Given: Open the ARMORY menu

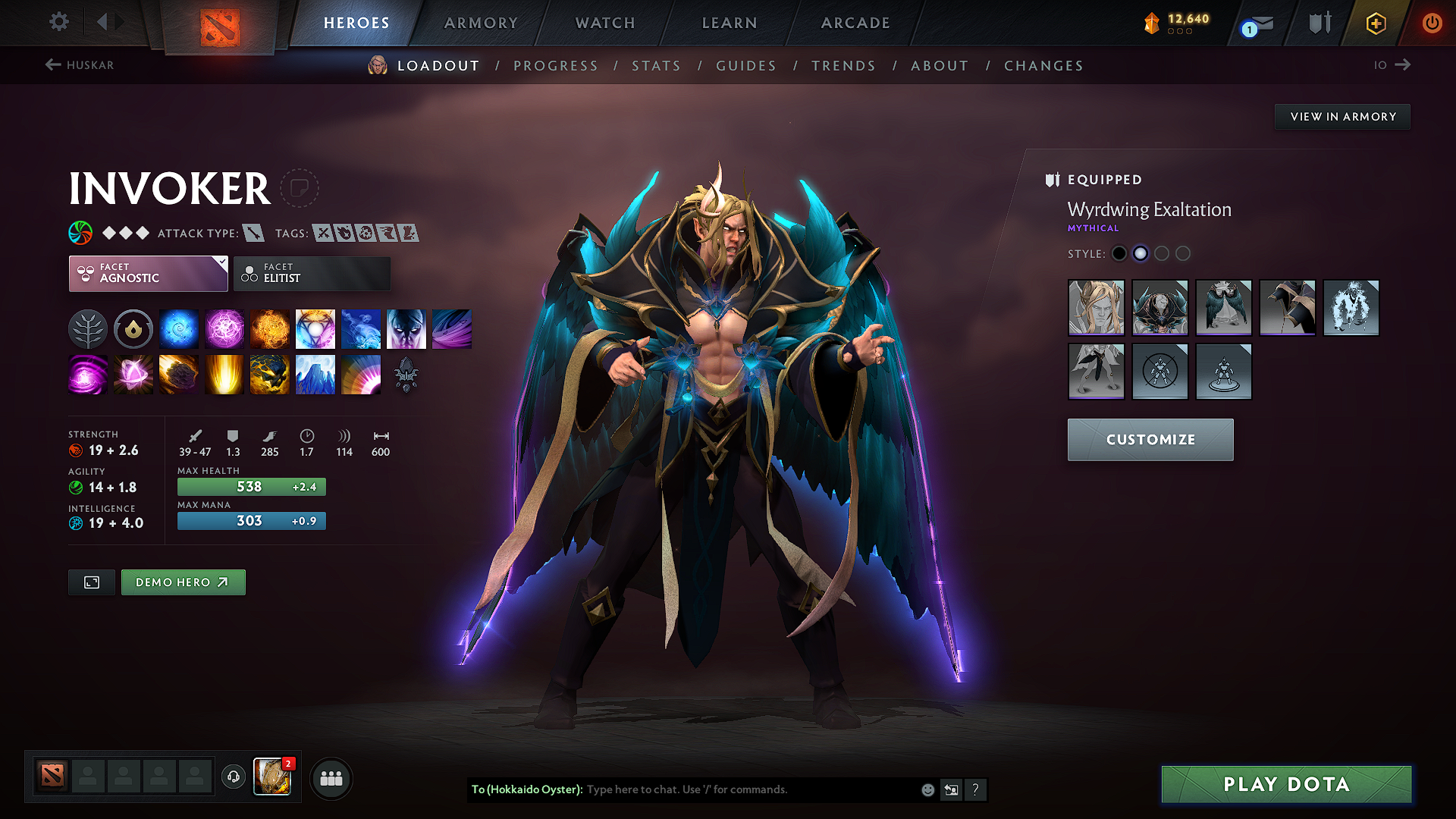Looking at the screenshot, I should point(480,23).
